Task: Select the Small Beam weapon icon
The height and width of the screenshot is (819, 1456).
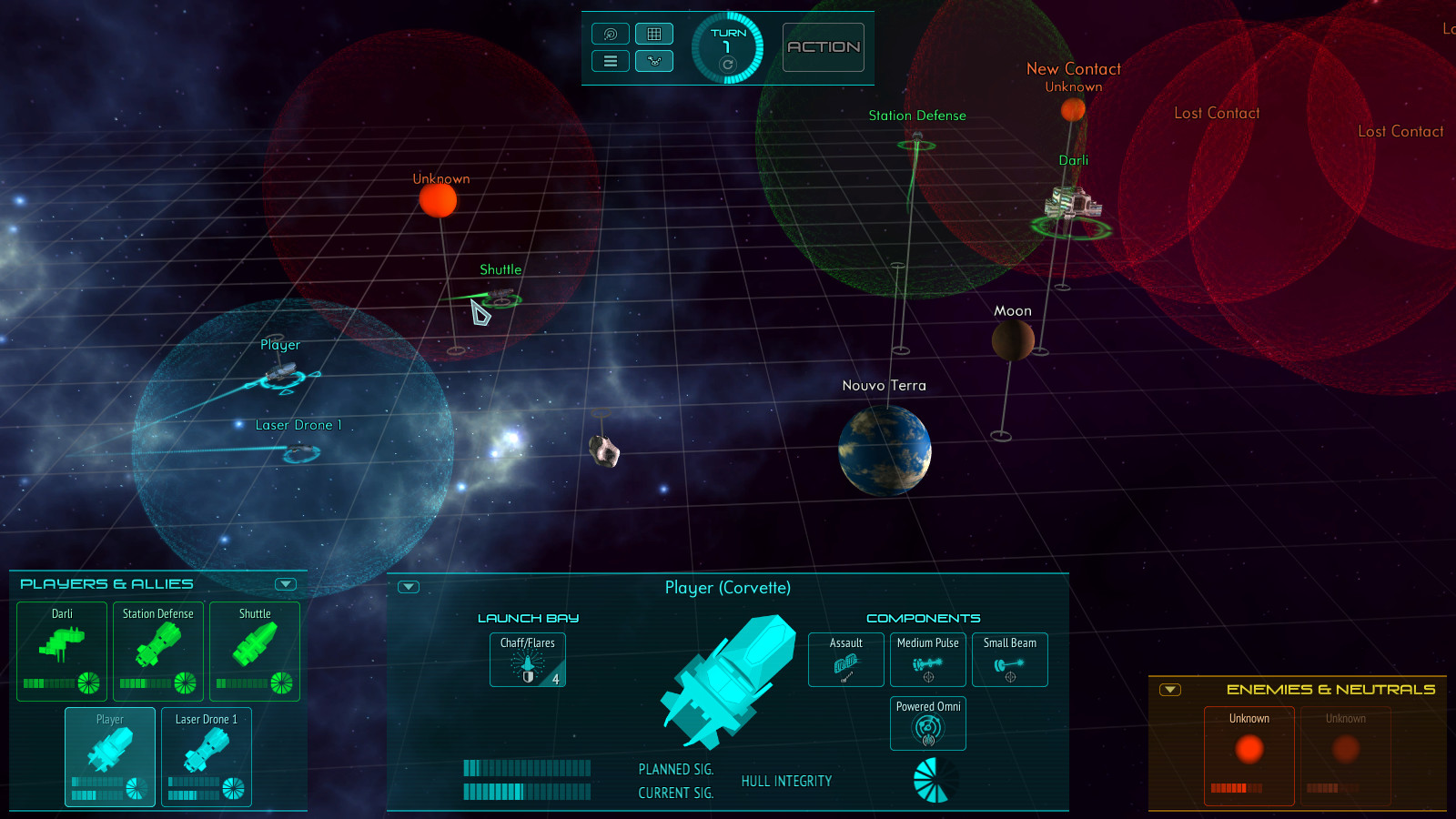Action: [x=1009, y=660]
